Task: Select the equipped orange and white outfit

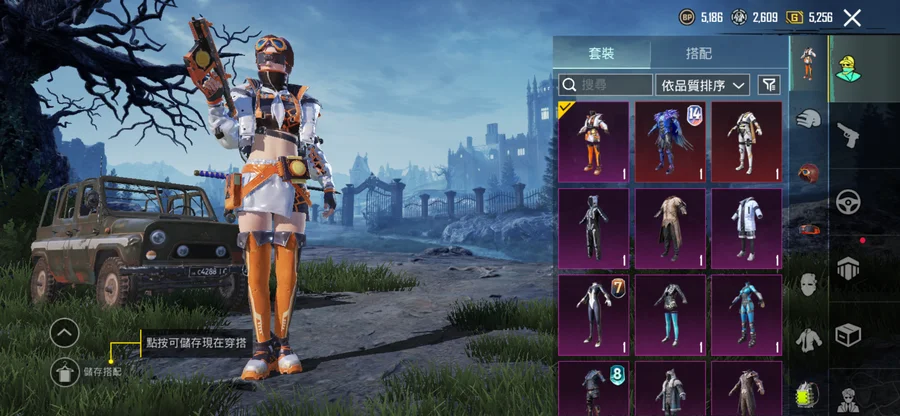Action: tap(593, 141)
